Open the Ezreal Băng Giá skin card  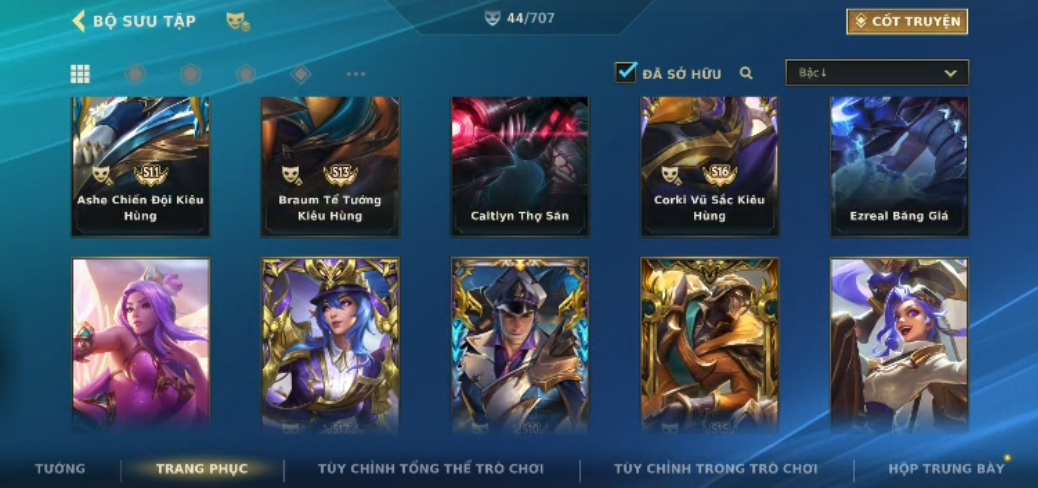(x=899, y=166)
